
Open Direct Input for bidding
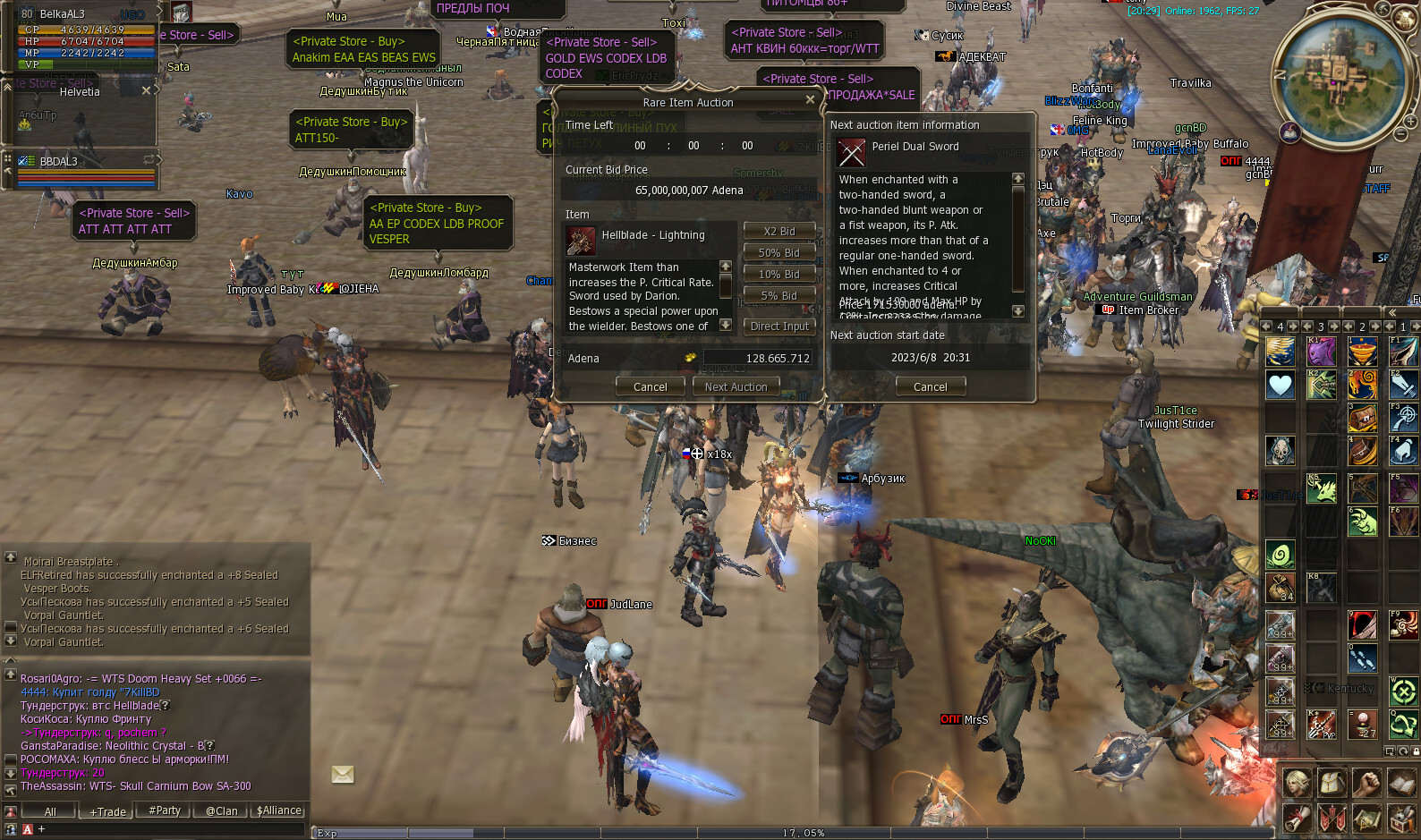[x=779, y=327]
